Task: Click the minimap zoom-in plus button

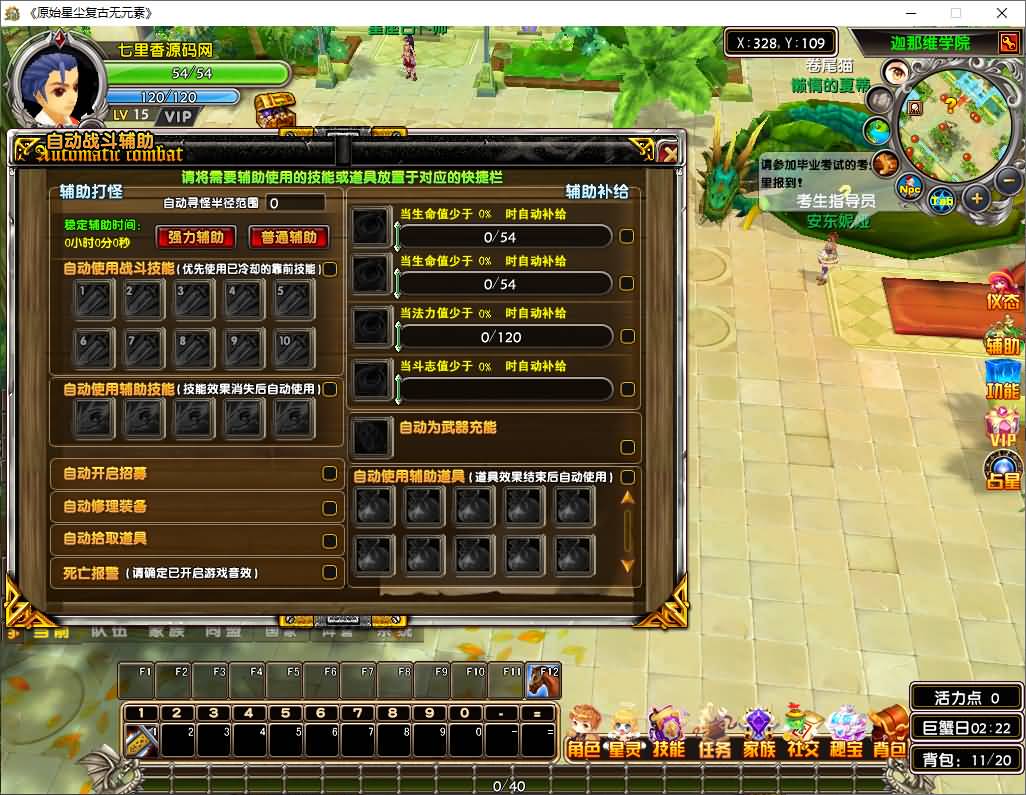Action: pyautogui.click(x=977, y=198)
